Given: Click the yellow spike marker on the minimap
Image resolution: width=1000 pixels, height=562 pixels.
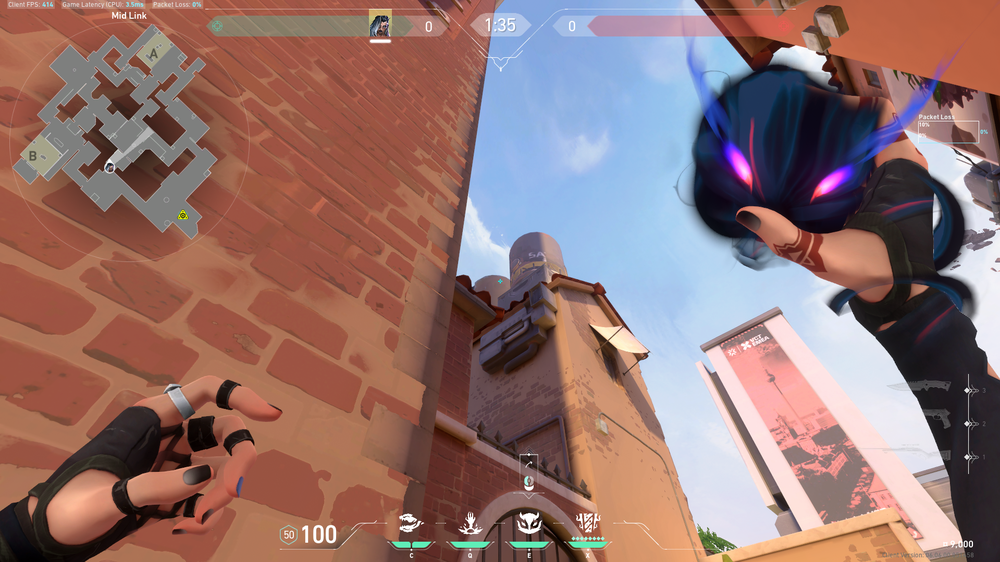Looking at the screenshot, I should (x=183, y=215).
